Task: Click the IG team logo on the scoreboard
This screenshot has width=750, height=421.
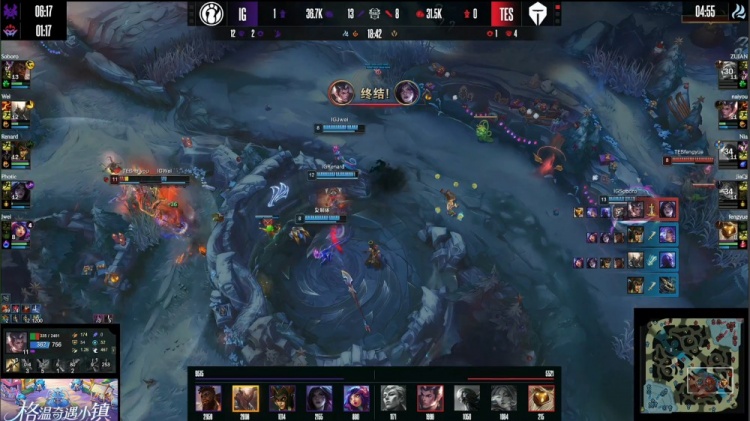Action: click(206, 15)
